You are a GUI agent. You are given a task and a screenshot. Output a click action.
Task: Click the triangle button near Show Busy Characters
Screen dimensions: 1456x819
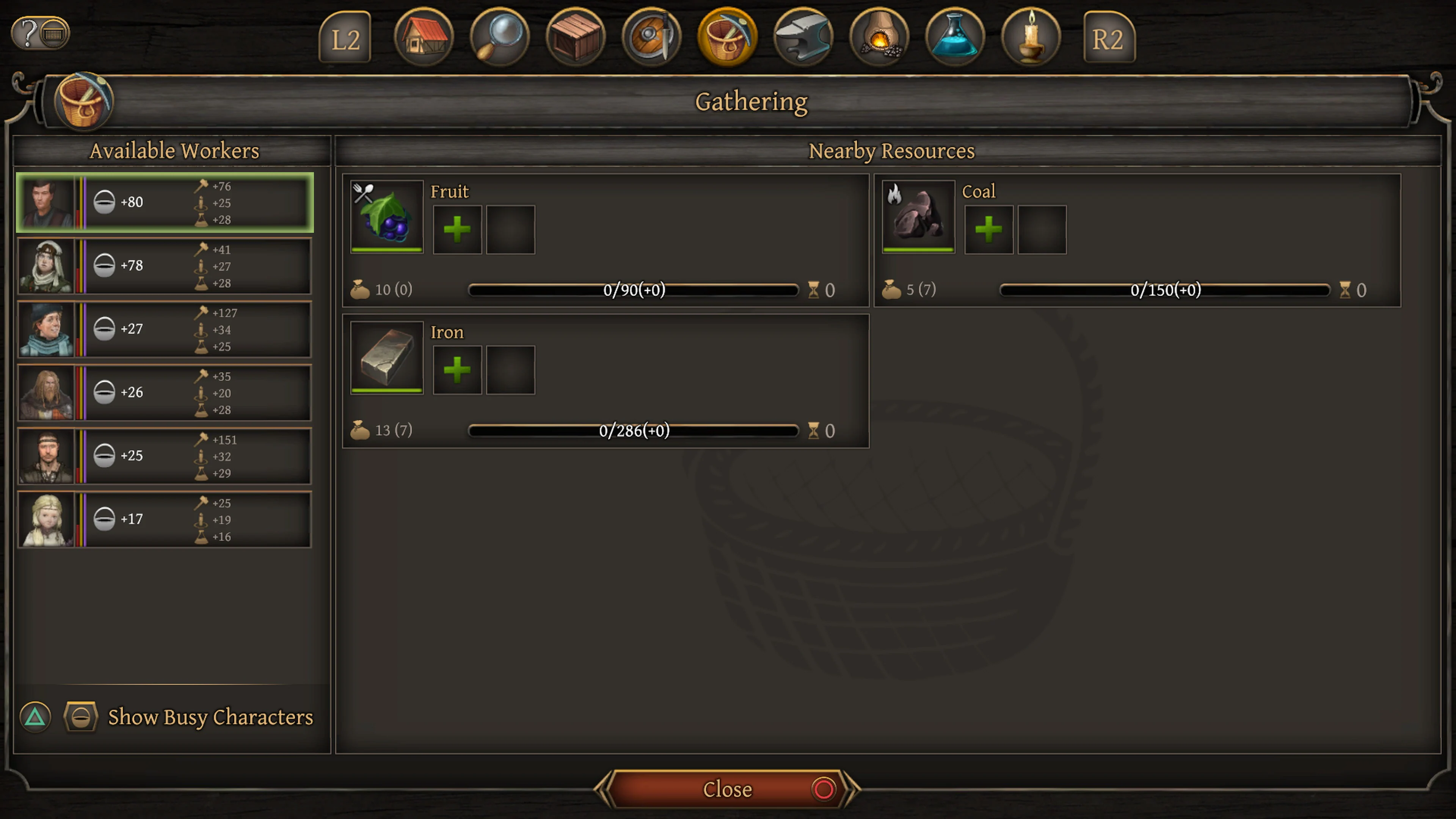click(35, 716)
